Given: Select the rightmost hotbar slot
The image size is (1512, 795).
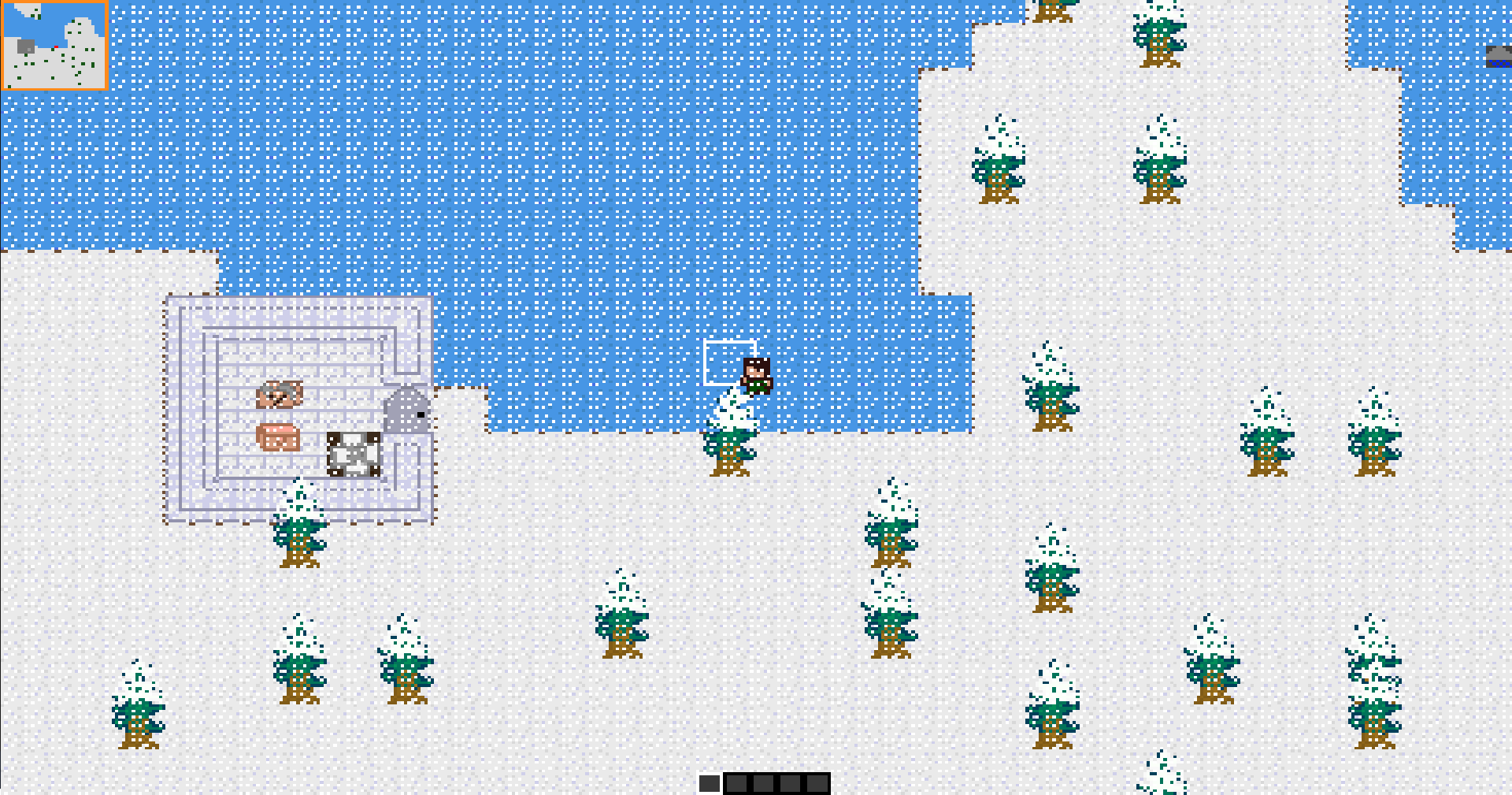Looking at the screenshot, I should pos(816,782).
